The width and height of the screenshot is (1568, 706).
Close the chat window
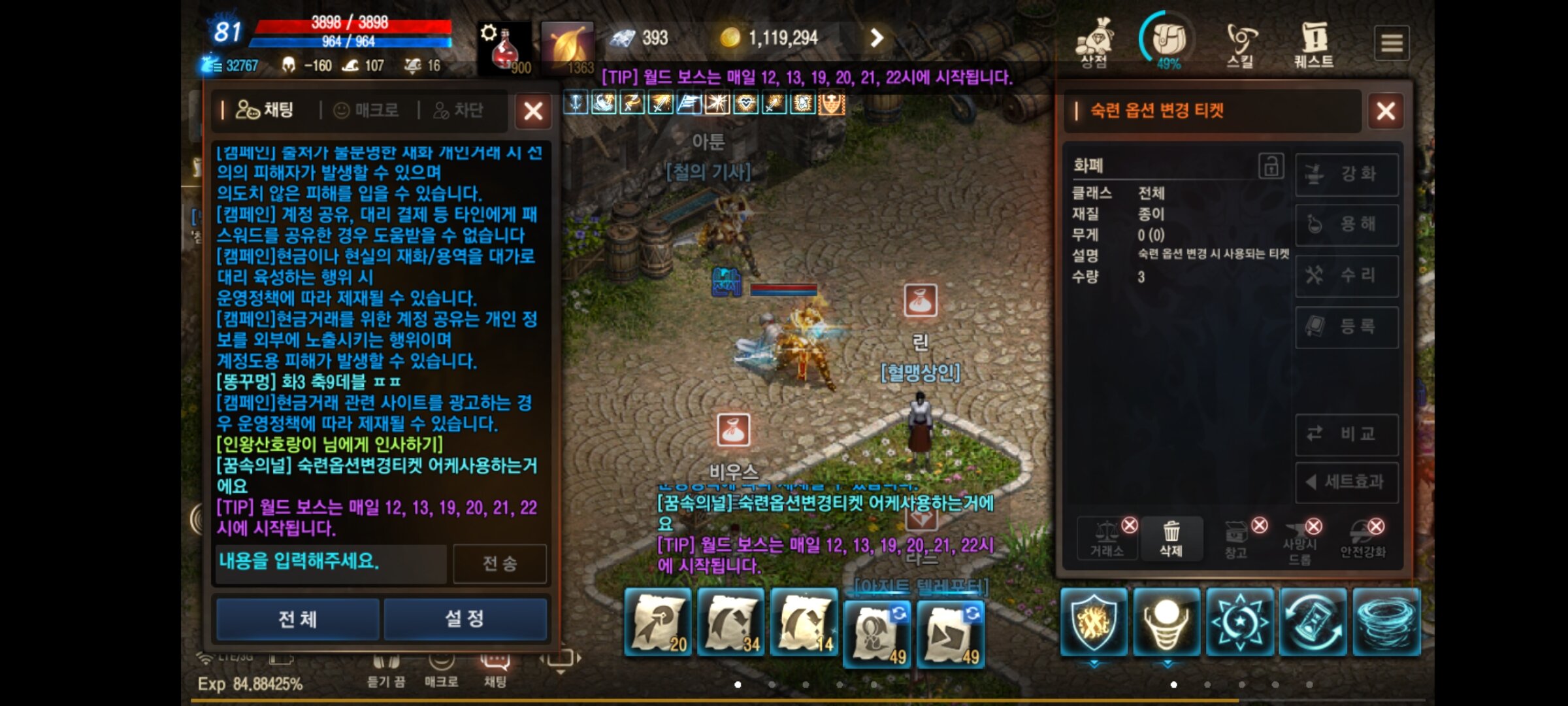(x=533, y=111)
